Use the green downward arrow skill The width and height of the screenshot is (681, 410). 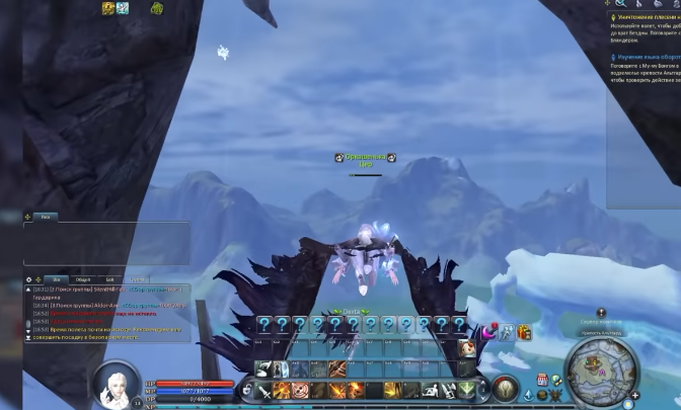click(466, 391)
